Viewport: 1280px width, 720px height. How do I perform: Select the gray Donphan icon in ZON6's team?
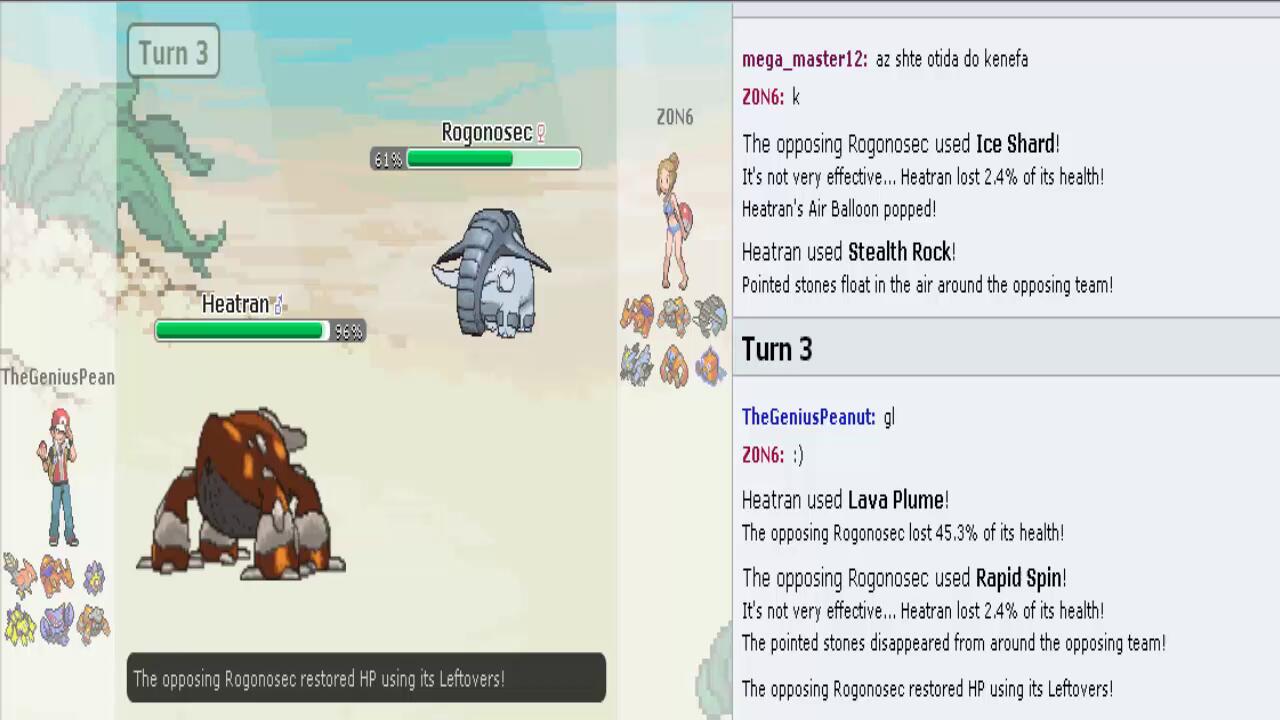pyautogui.click(x=710, y=316)
